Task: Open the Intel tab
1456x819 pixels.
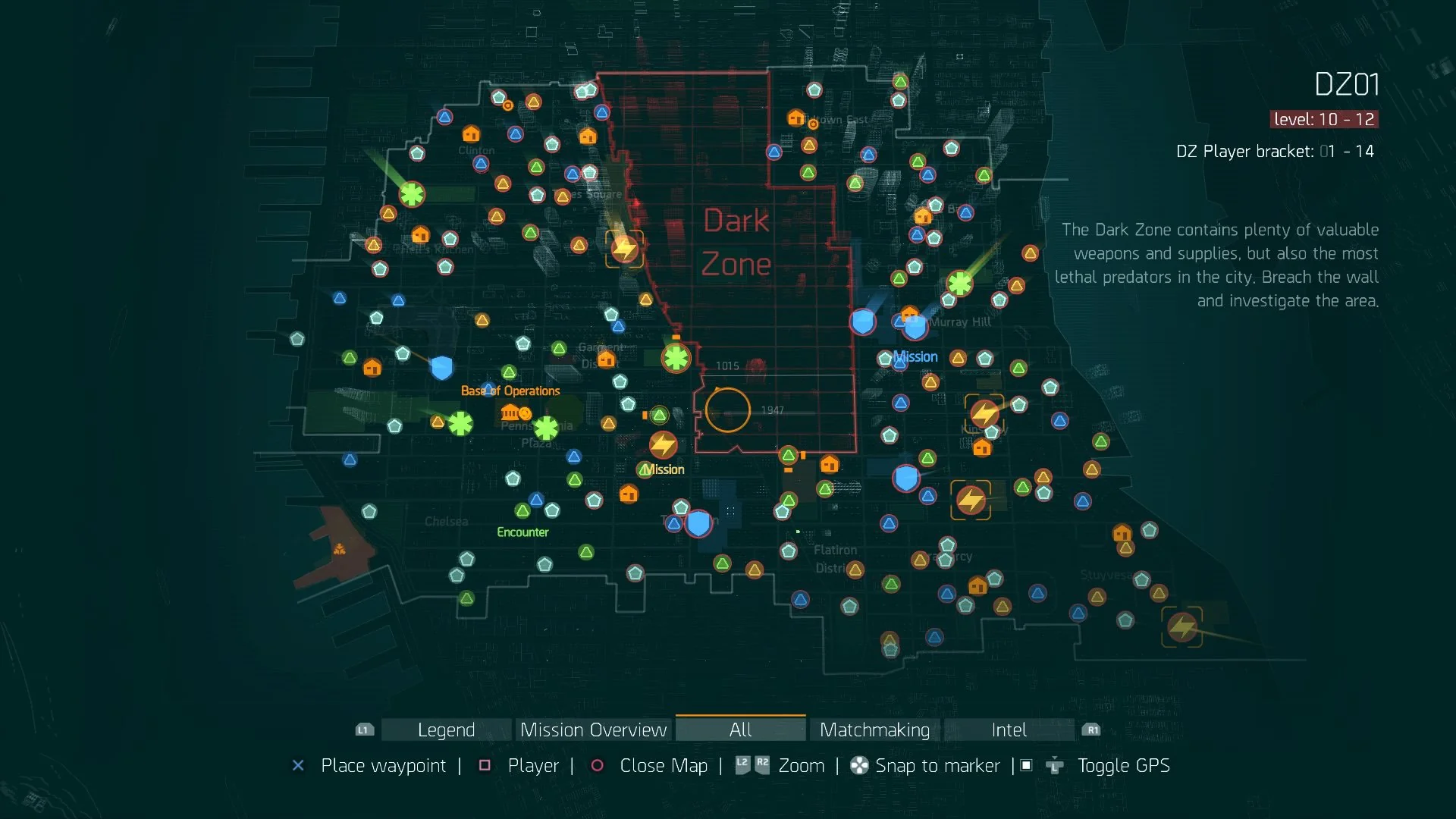Action: pos(1008,730)
